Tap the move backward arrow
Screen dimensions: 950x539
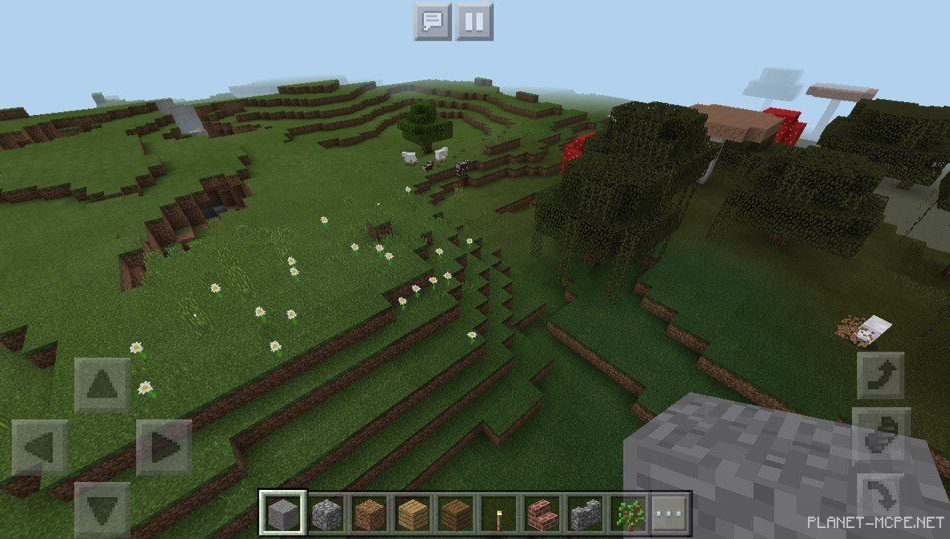pyautogui.click(x=102, y=507)
